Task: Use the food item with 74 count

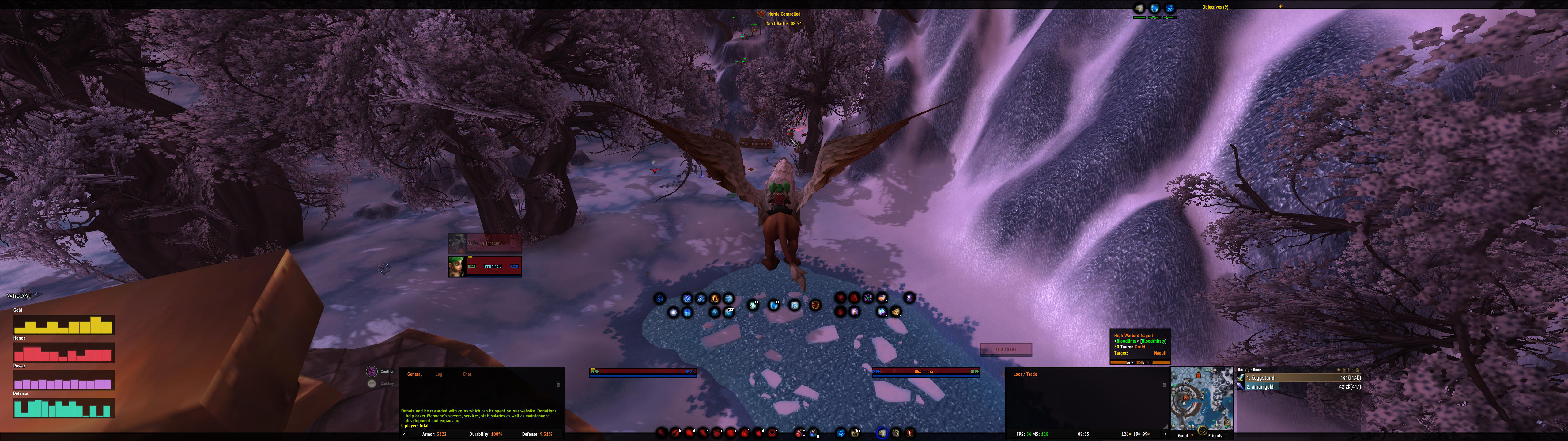Action: [x=895, y=312]
